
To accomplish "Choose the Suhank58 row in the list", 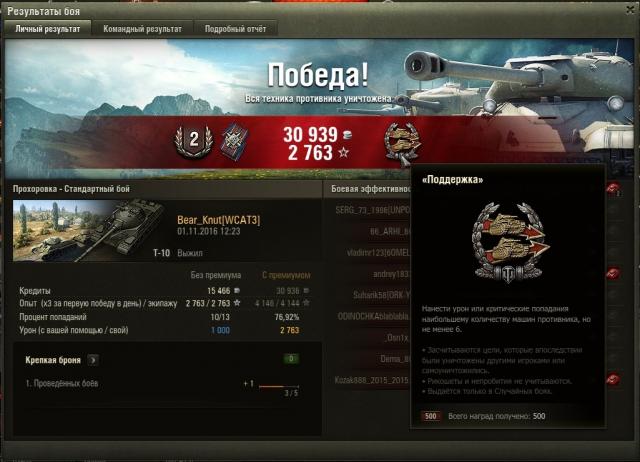I will 370,295.
